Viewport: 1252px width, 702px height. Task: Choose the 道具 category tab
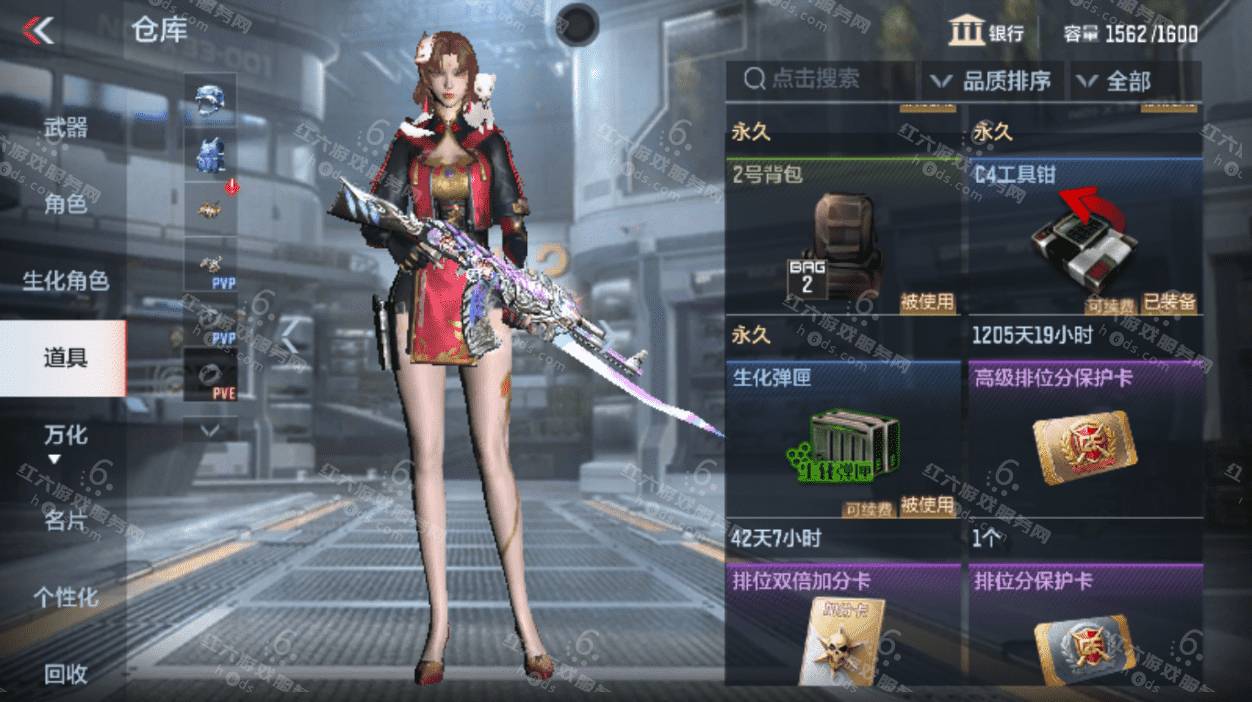65,358
